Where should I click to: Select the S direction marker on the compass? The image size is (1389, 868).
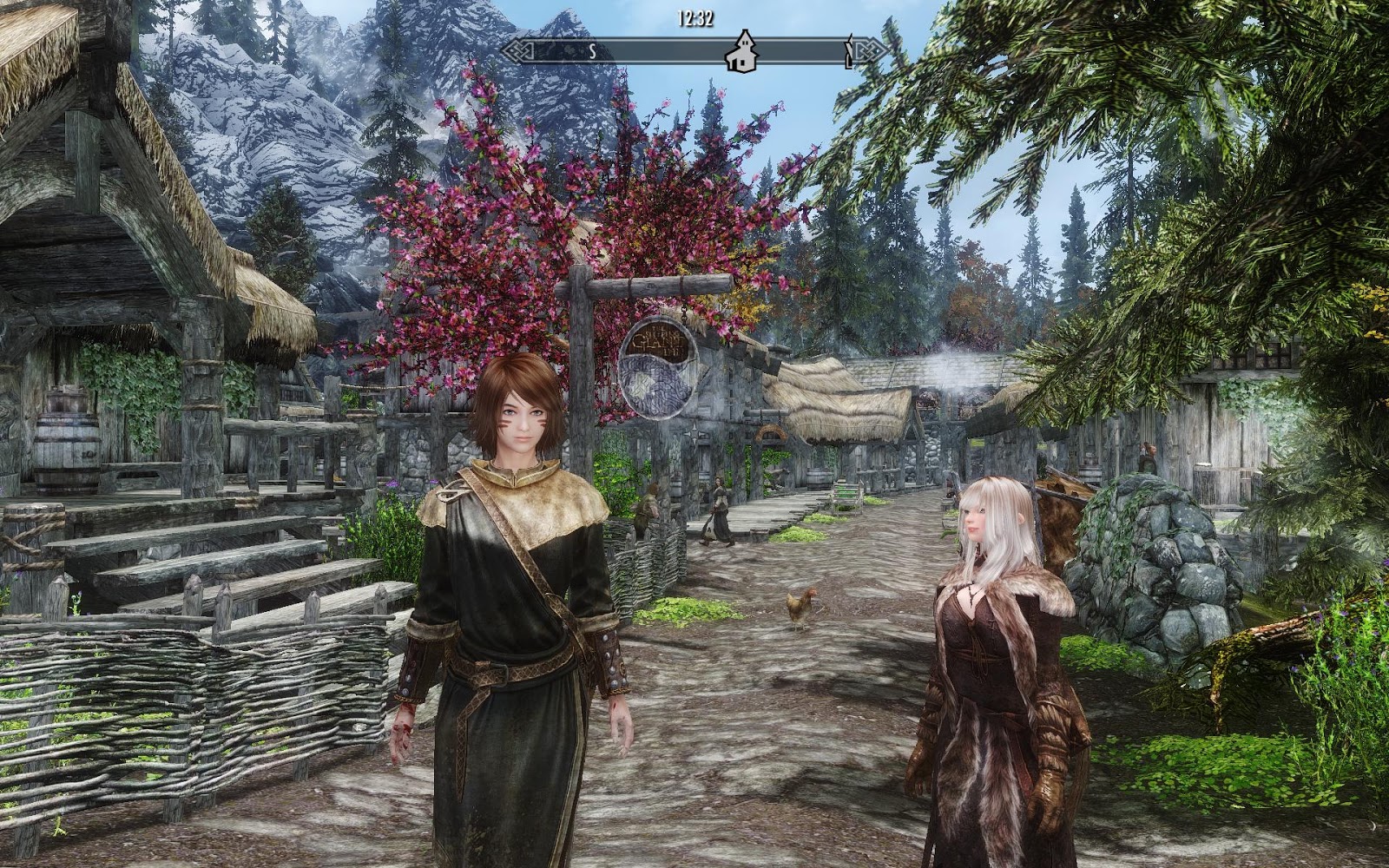[x=593, y=50]
